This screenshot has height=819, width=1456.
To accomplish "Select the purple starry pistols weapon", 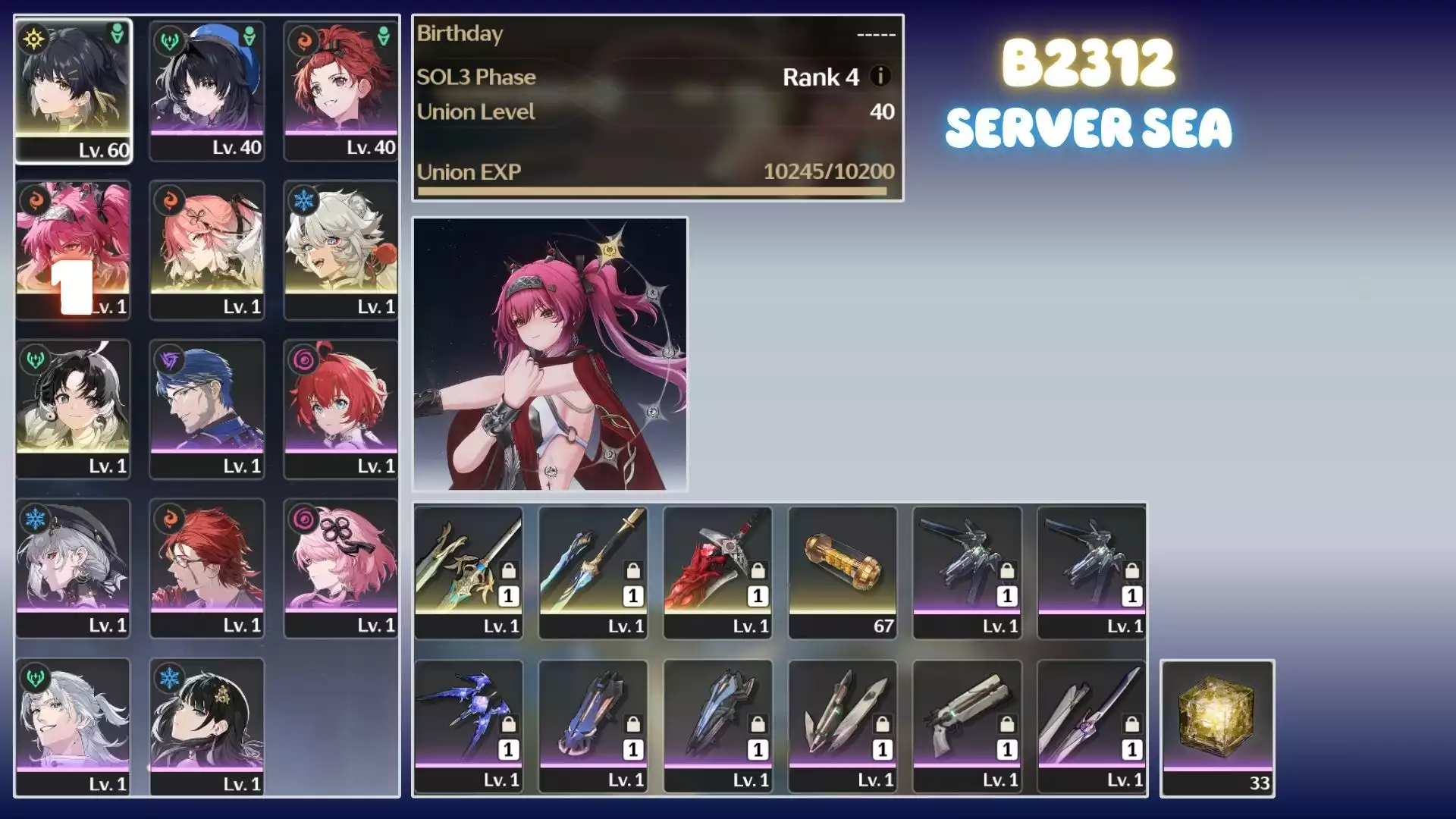I will tap(468, 726).
